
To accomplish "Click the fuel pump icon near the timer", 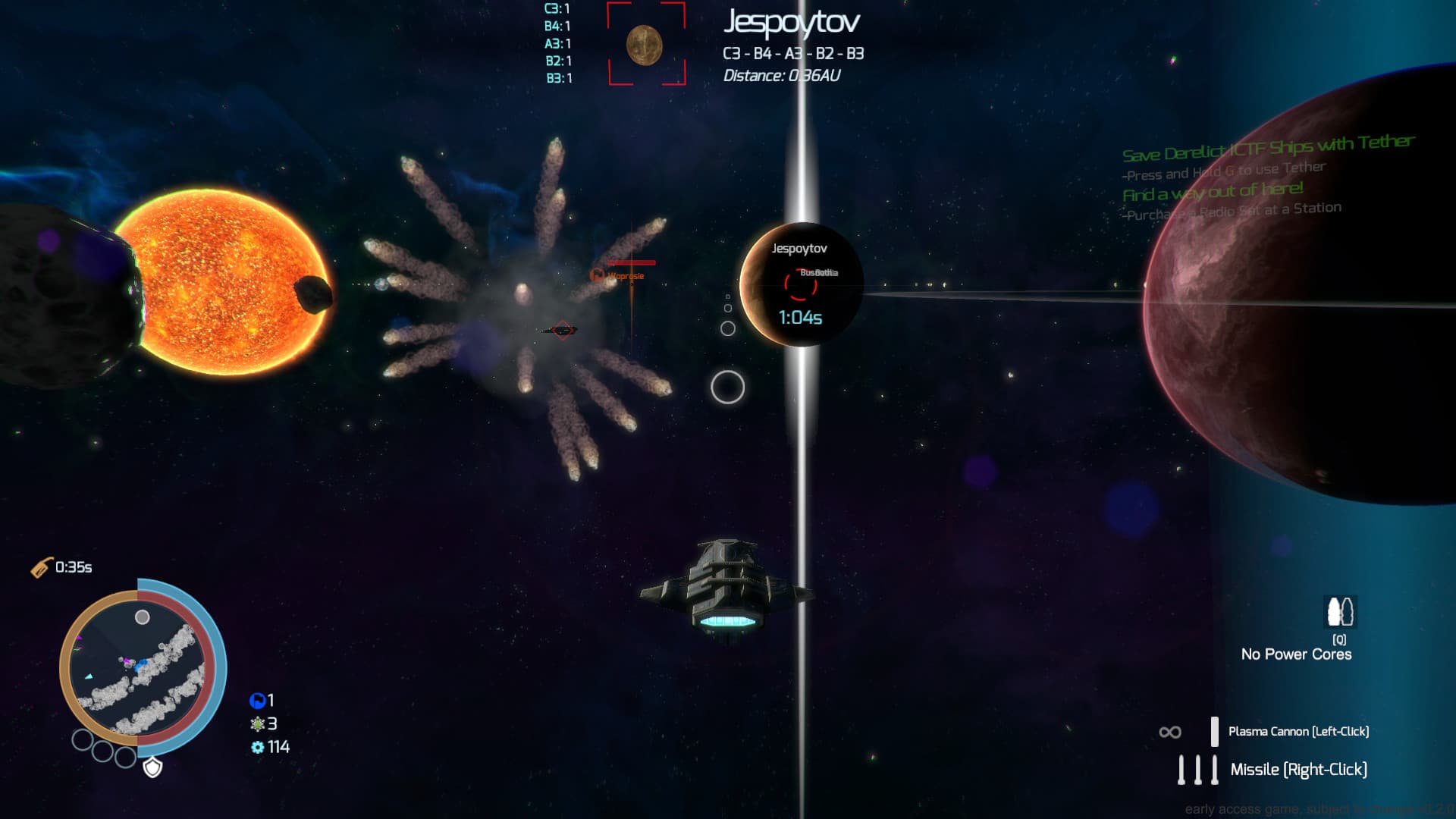I will [42, 565].
